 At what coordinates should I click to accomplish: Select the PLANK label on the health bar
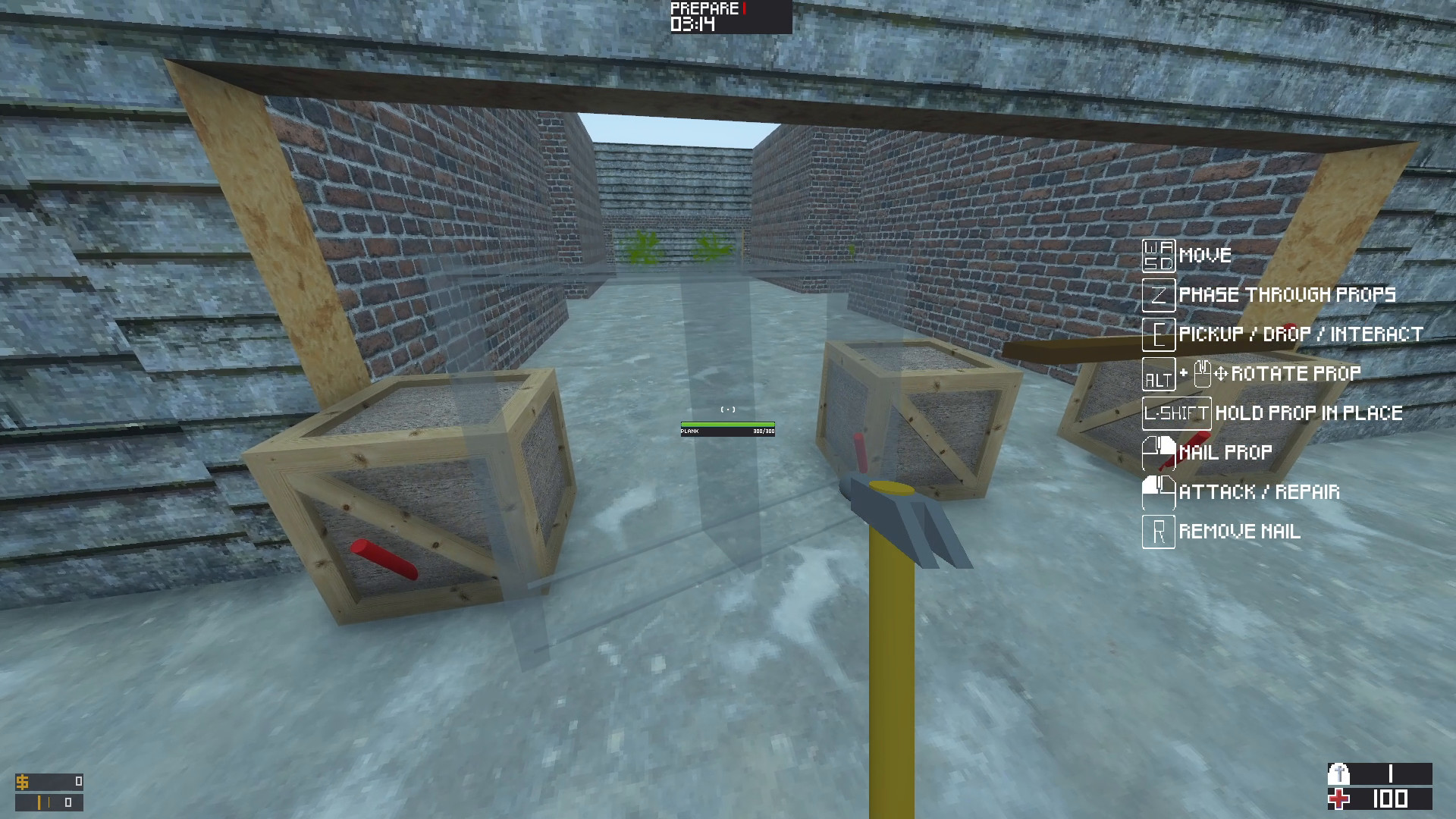click(x=691, y=430)
